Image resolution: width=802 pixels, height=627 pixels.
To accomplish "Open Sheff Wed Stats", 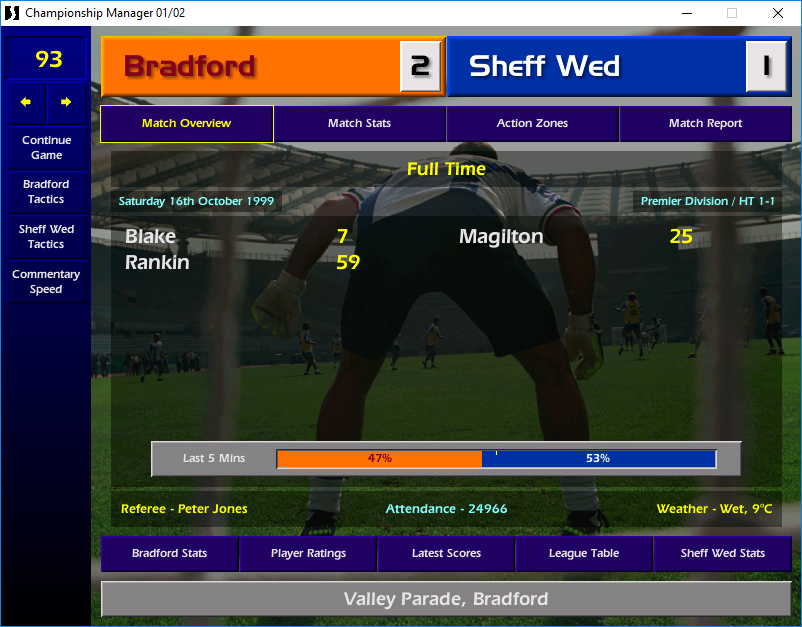I will click(x=722, y=554).
